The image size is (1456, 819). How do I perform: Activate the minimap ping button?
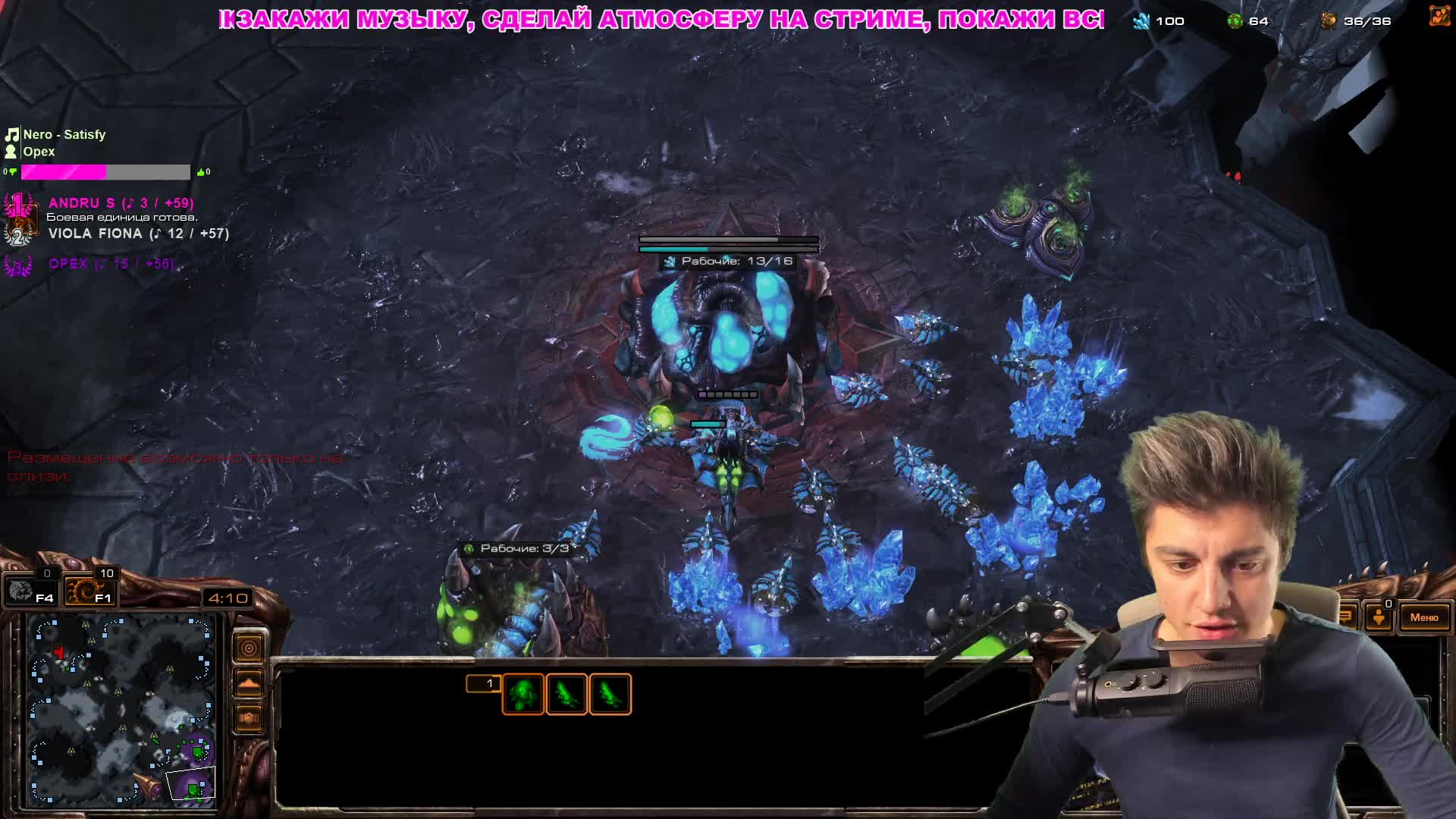(249, 648)
